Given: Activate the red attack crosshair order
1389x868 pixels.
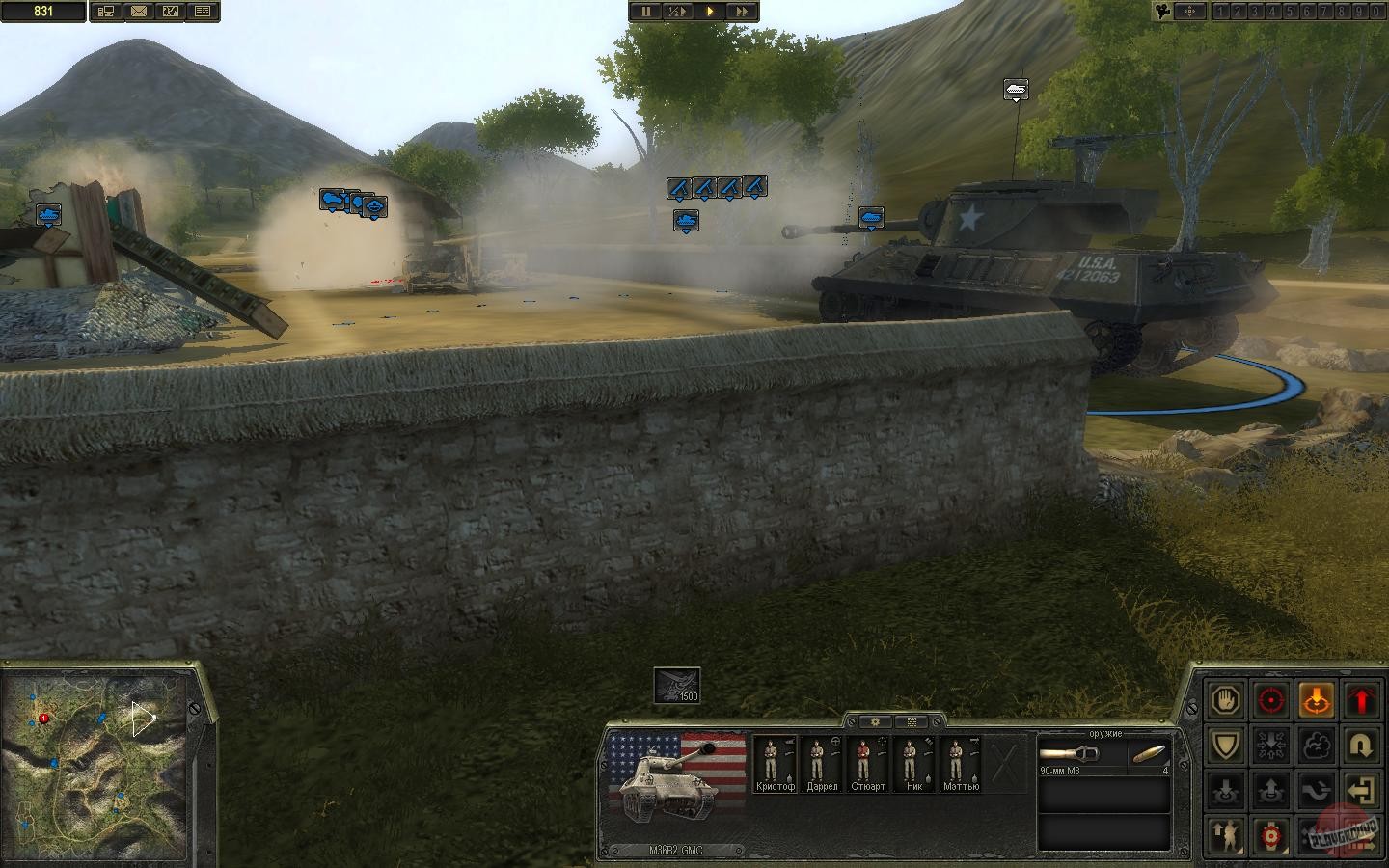Looking at the screenshot, I should coord(1270,700).
